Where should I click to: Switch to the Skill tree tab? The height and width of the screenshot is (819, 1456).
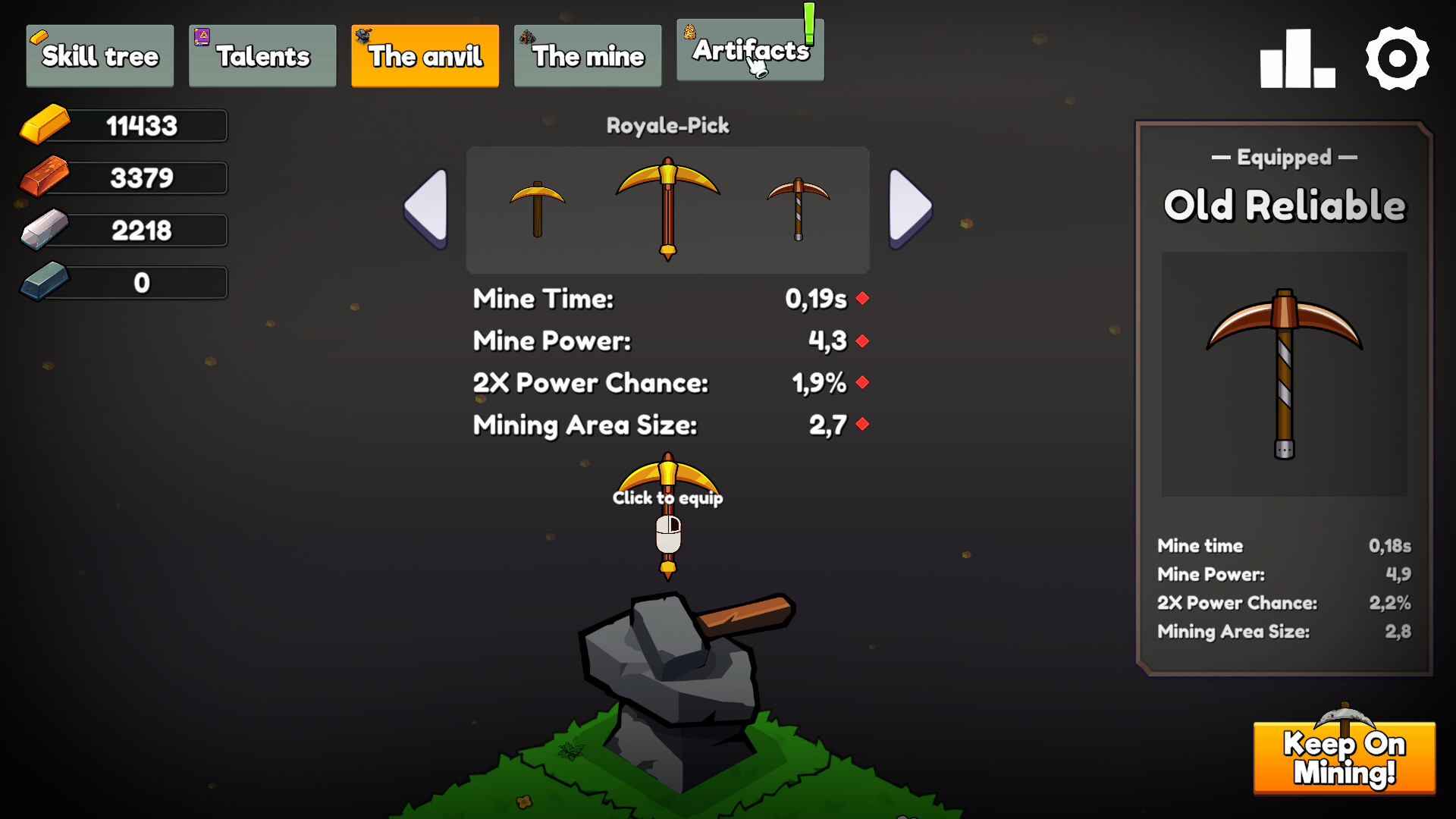click(99, 55)
